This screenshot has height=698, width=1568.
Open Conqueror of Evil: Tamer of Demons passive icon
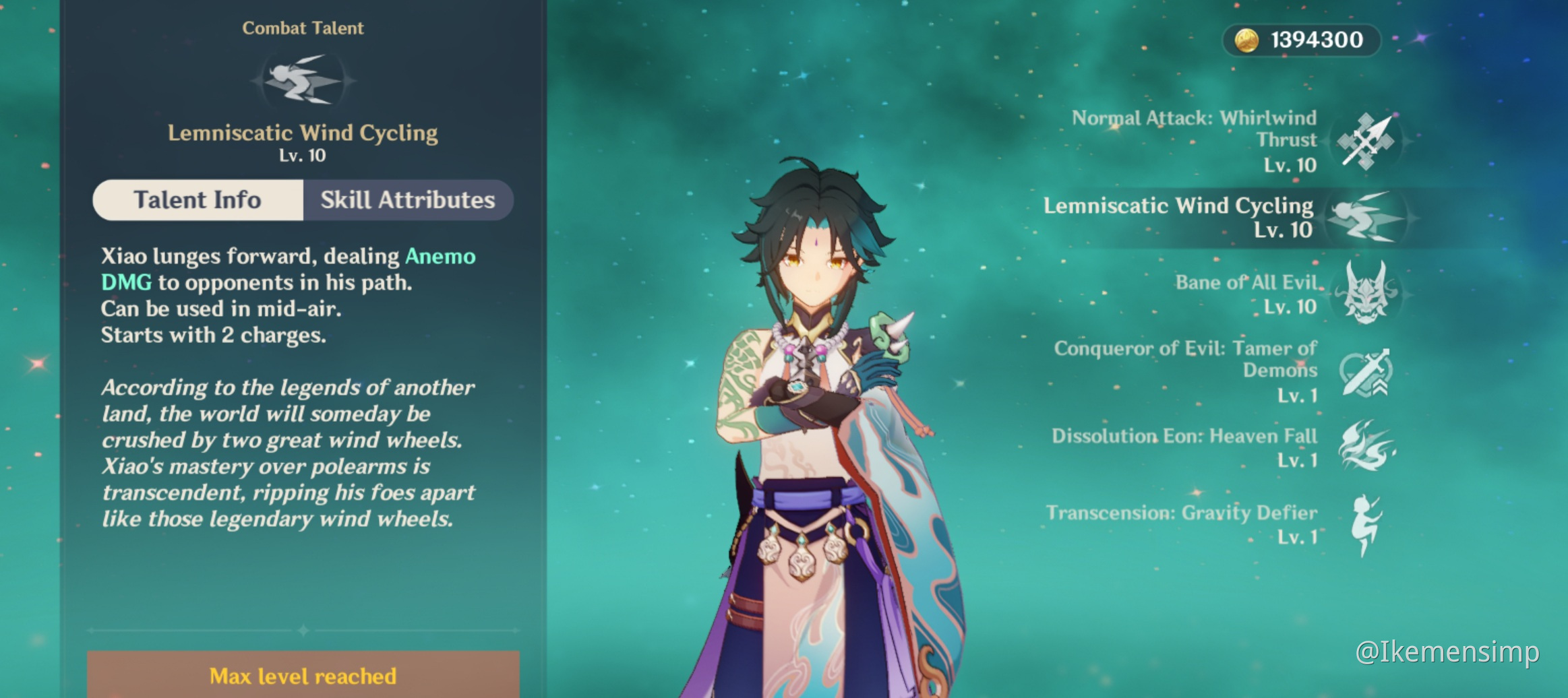1367,372
